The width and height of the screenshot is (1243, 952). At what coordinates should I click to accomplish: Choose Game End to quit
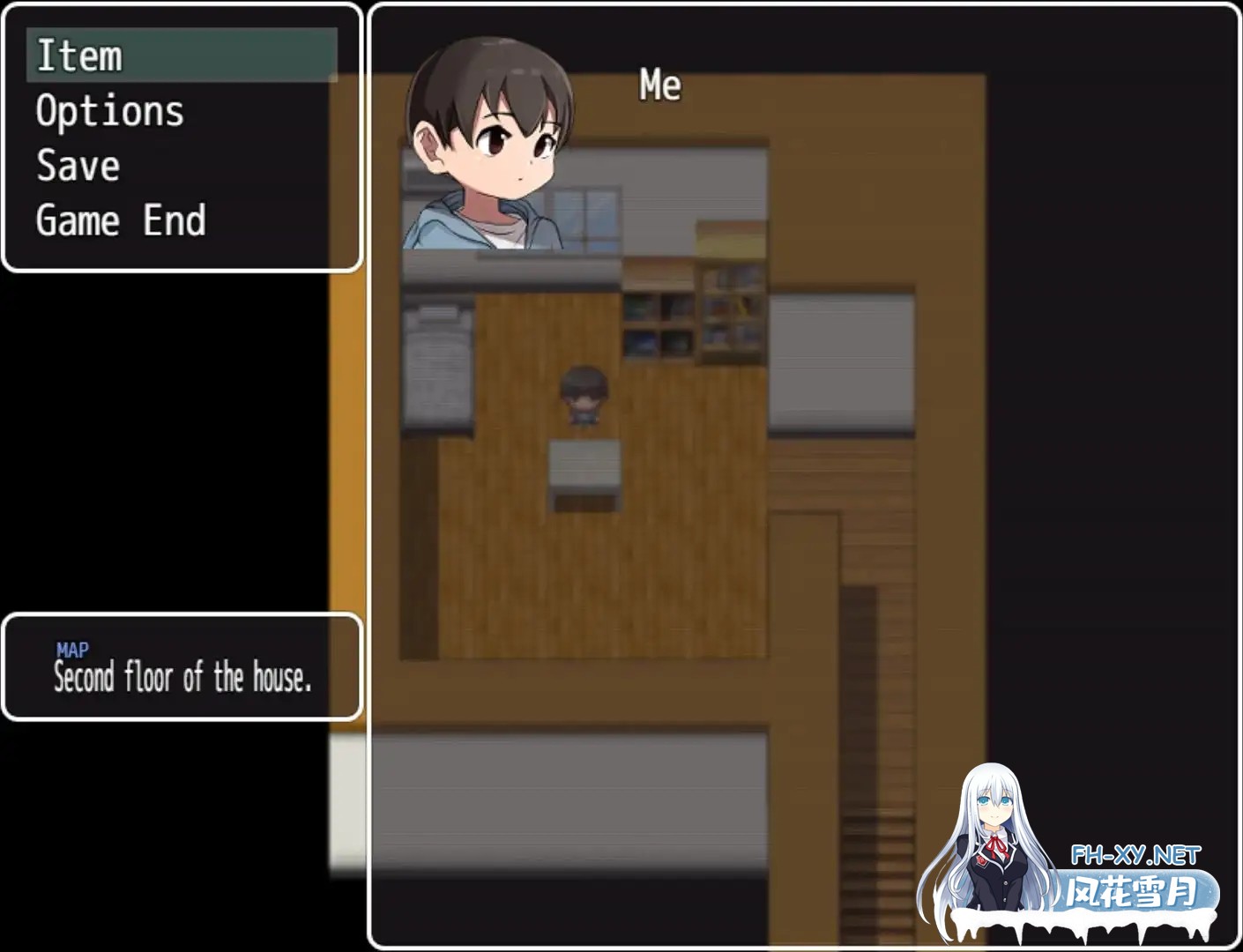click(119, 220)
